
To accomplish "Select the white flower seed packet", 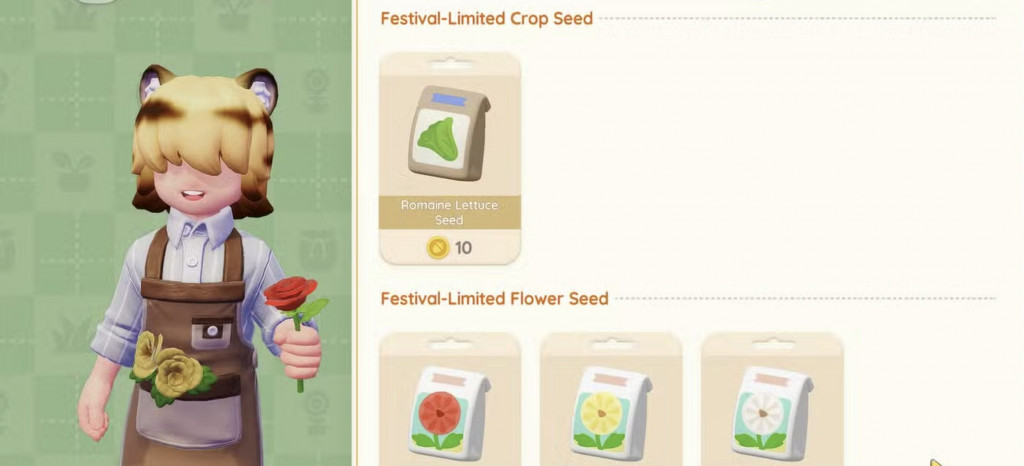I will 771,412.
